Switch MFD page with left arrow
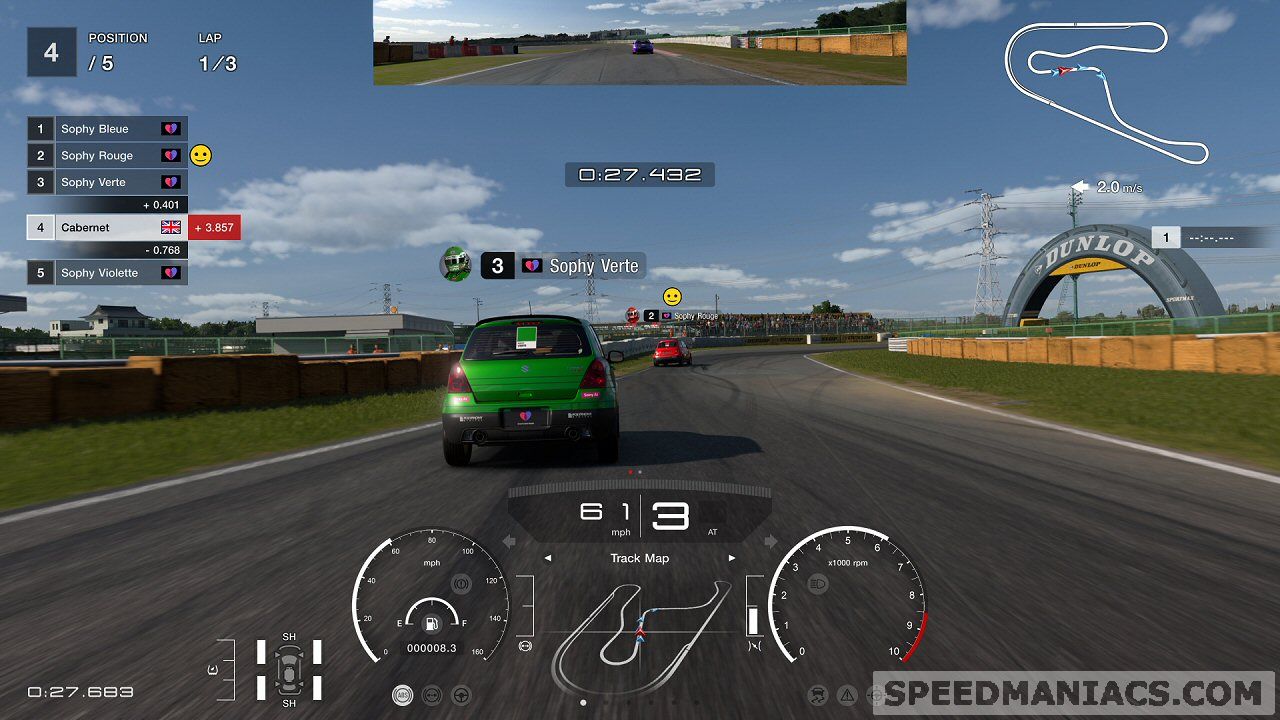The width and height of the screenshot is (1280, 720). click(548, 558)
